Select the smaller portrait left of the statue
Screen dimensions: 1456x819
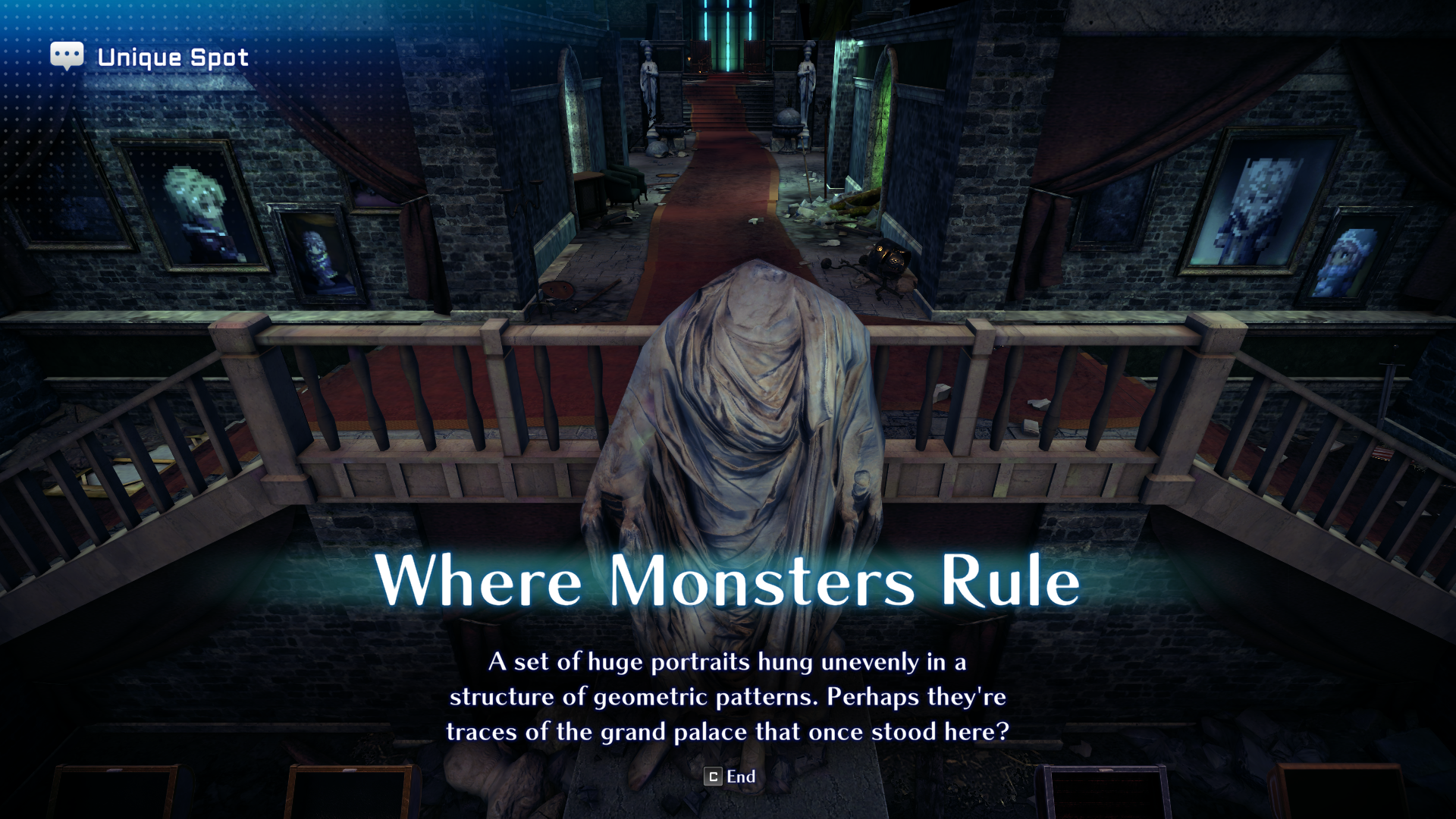click(x=318, y=252)
